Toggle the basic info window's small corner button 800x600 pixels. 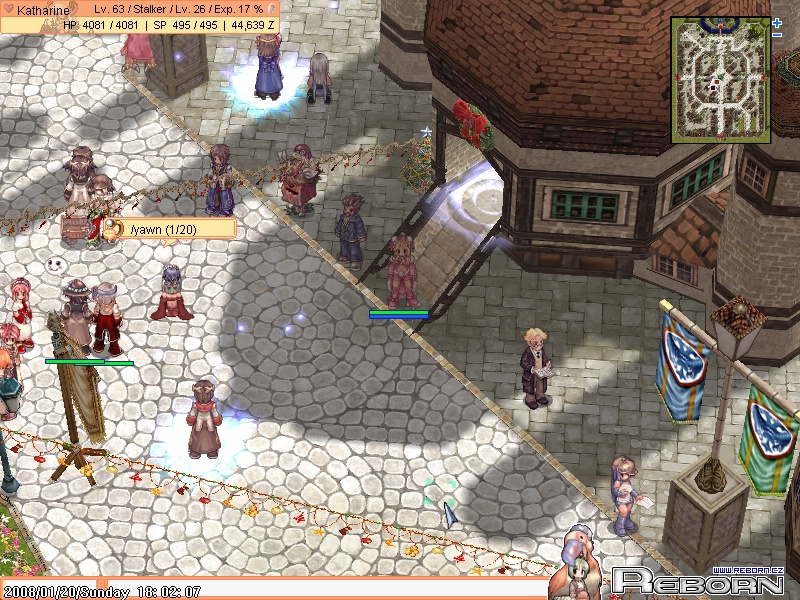tap(271, 9)
